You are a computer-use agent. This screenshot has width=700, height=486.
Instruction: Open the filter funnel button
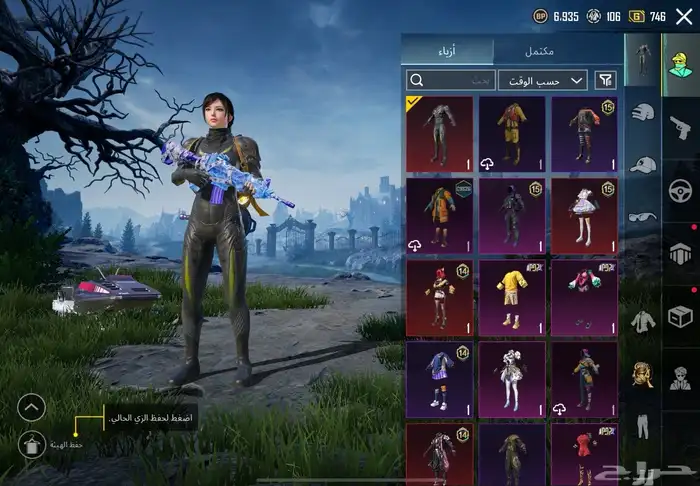tap(605, 80)
